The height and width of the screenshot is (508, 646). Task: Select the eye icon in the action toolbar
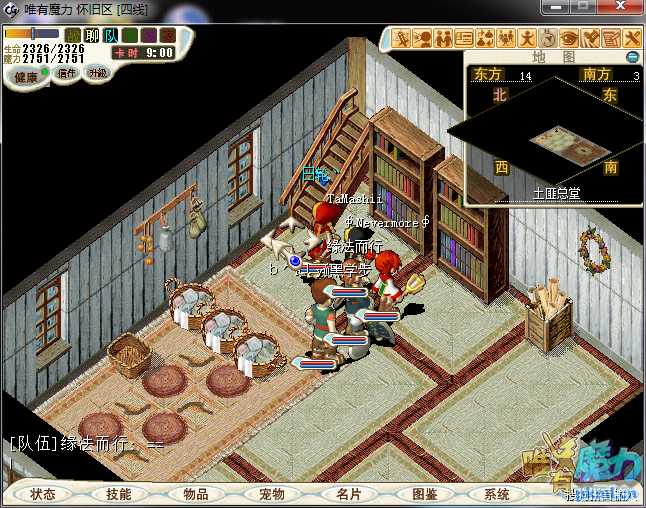tap(569, 38)
